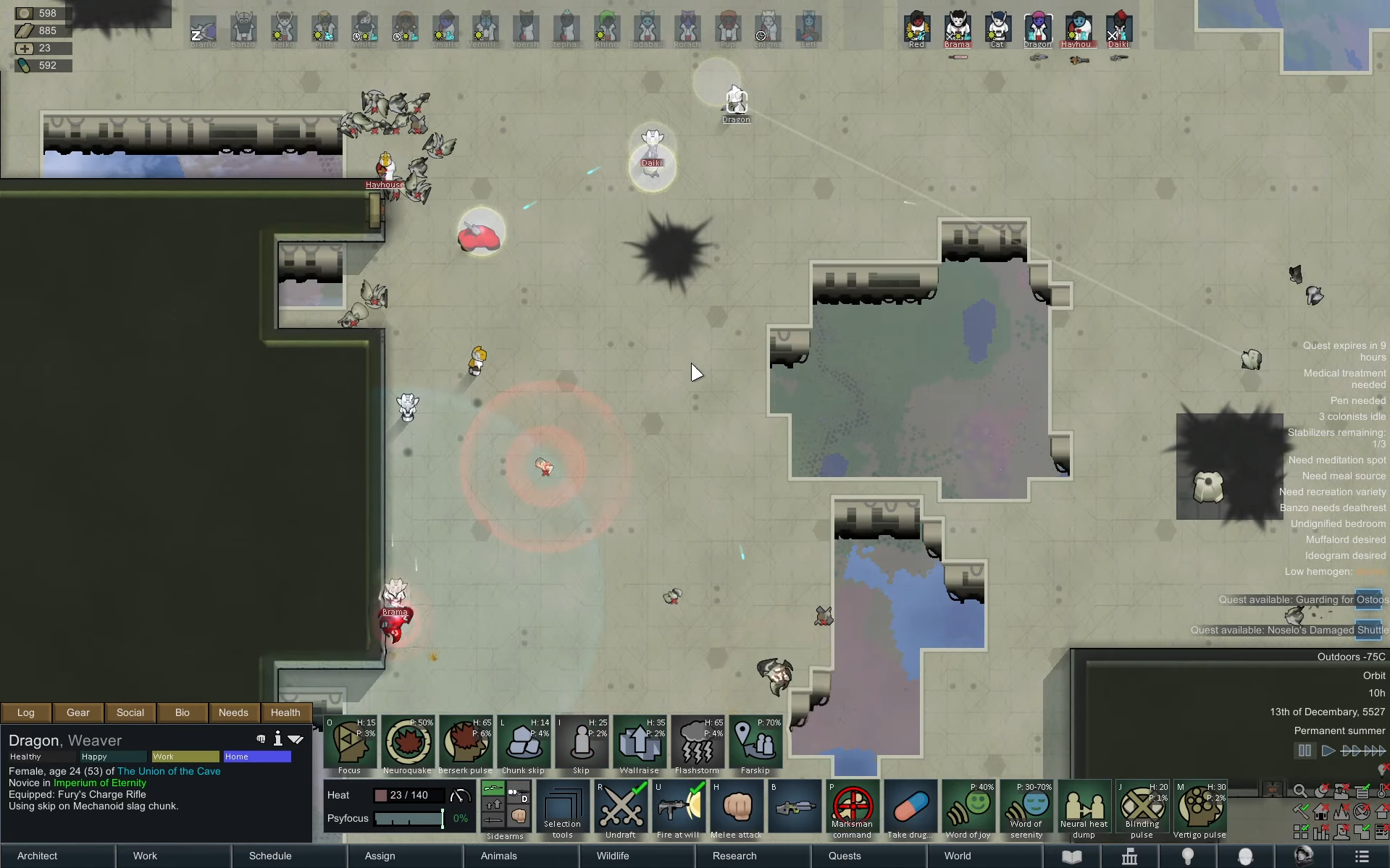Open the Quests menu
Viewport: 1390px width, 868px height.
(845, 856)
